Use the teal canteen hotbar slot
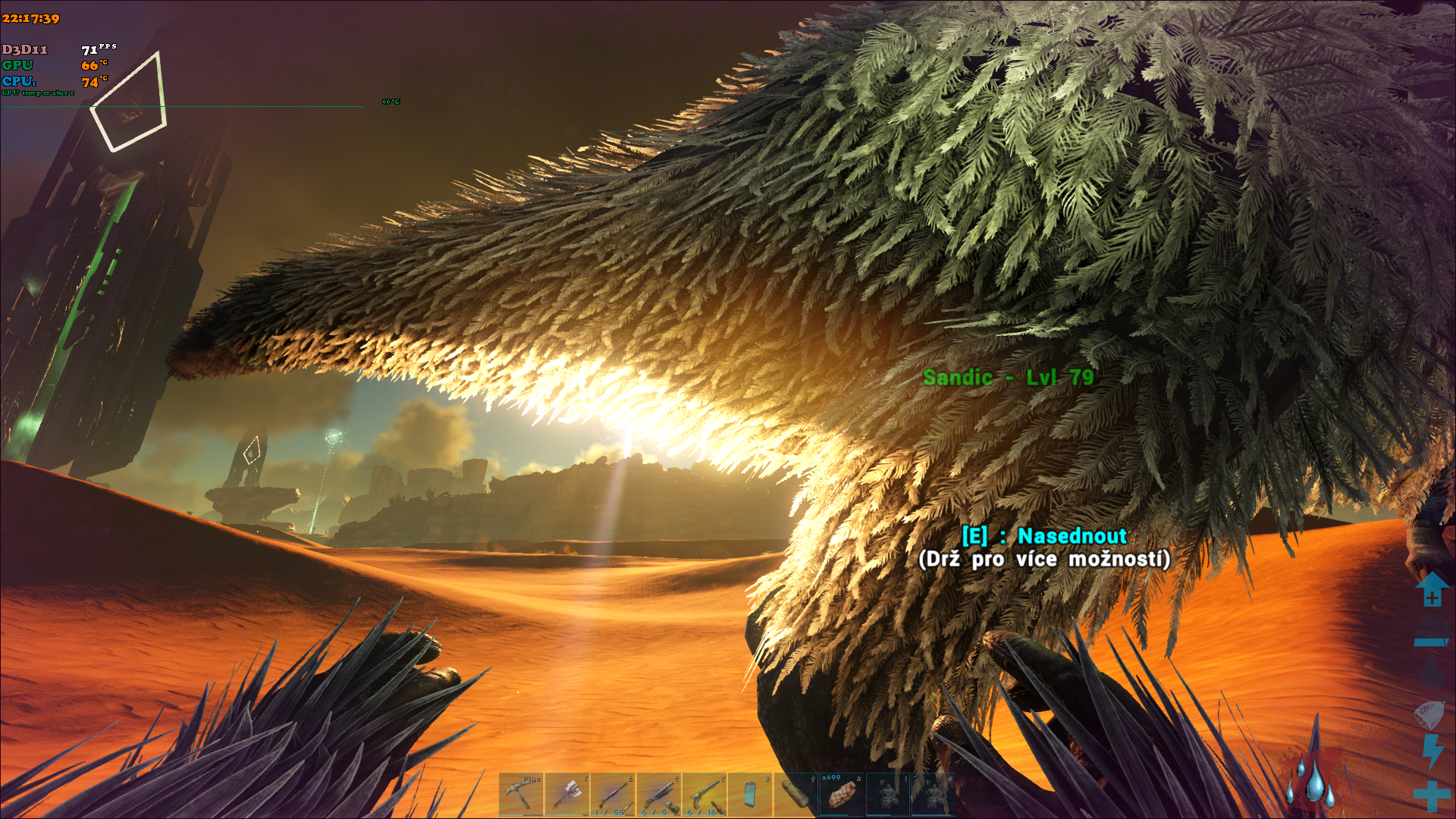The width and height of the screenshot is (1456, 819). click(750, 795)
